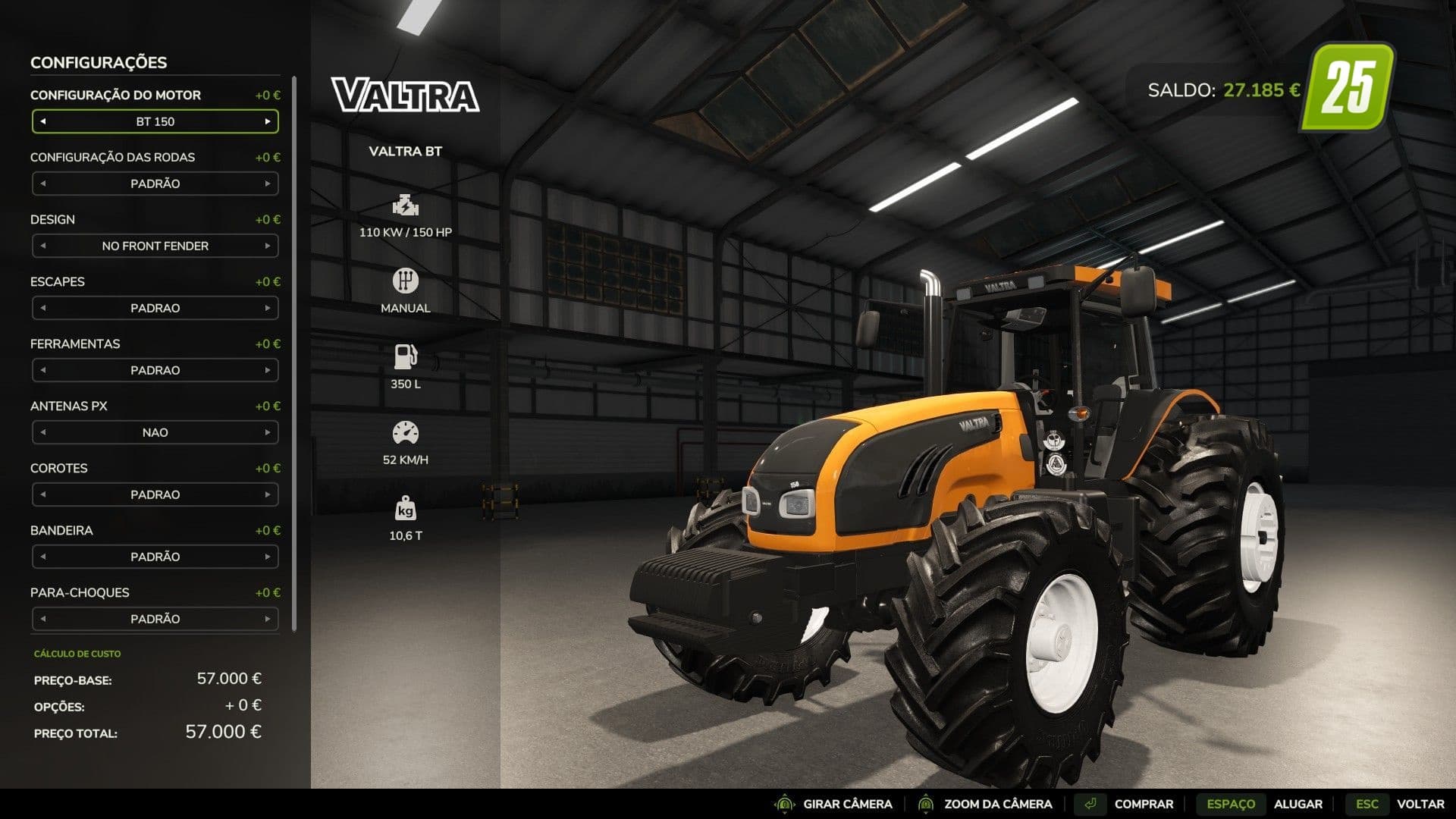1456x819 pixels.
Task: Cycle the DESIGN selector past NO FRONT FENDER
Action: point(269,246)
